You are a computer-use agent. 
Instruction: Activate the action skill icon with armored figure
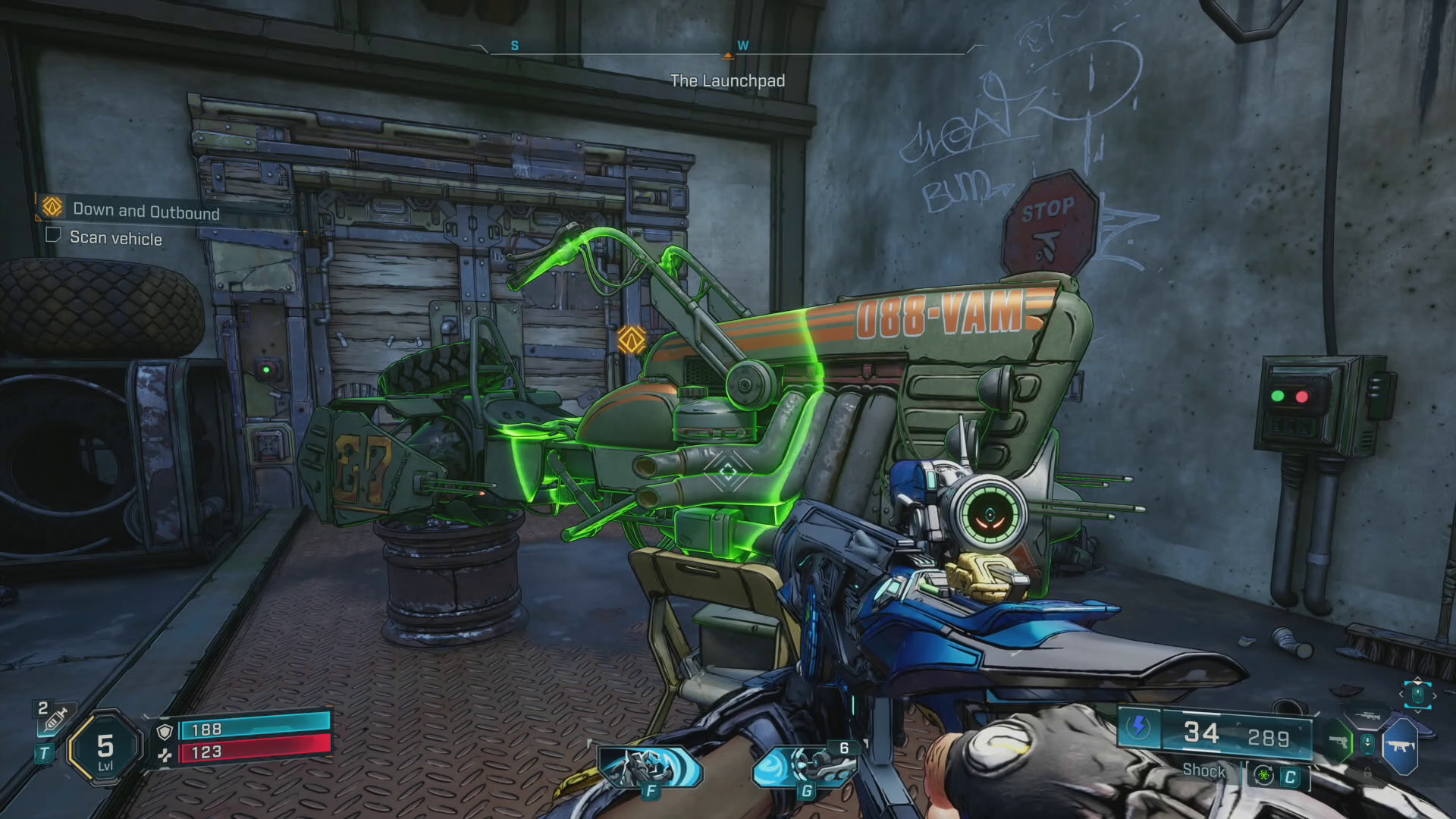click(x=649, y=767)
